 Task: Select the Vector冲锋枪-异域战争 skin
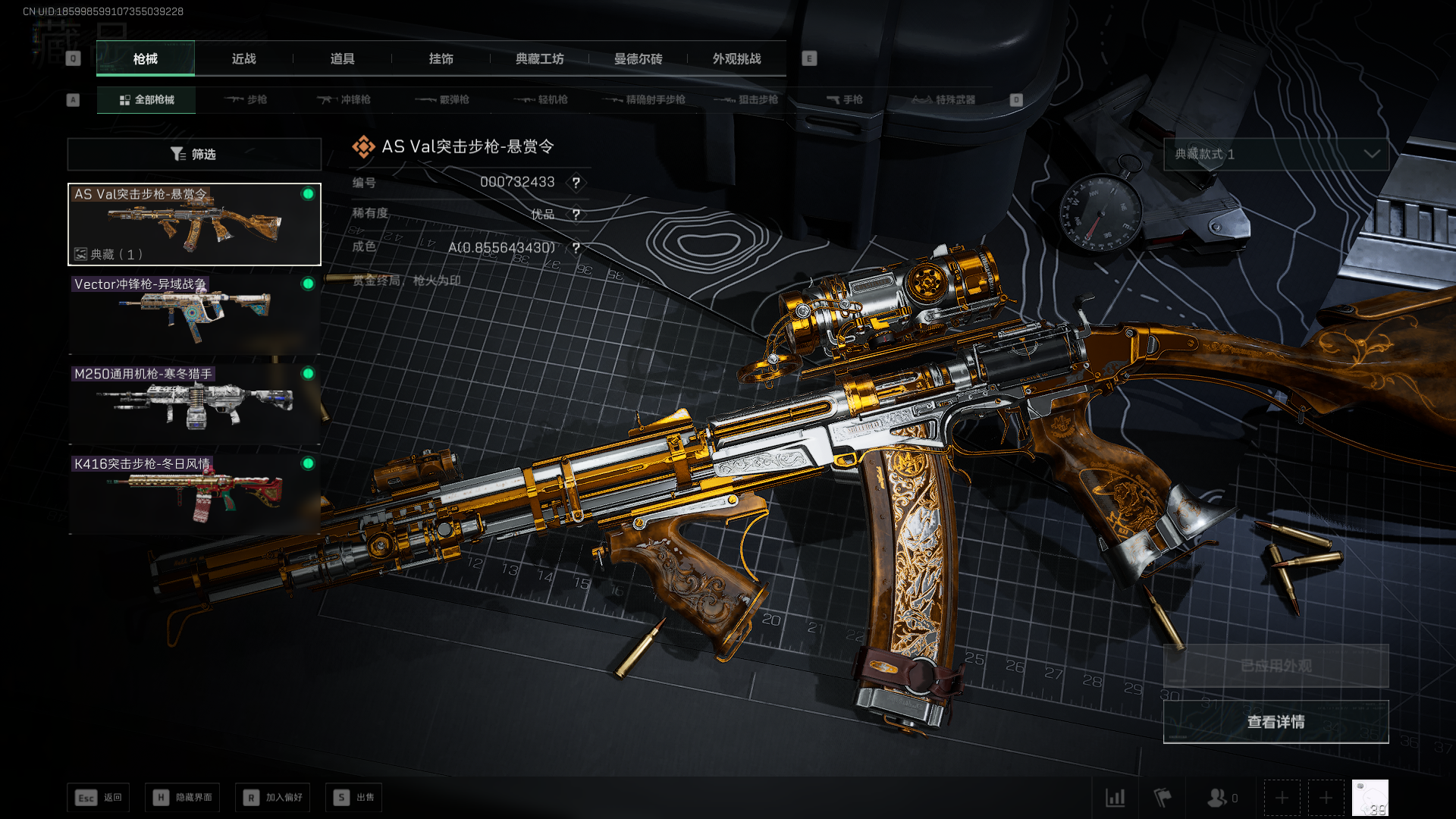click(194, 314)
